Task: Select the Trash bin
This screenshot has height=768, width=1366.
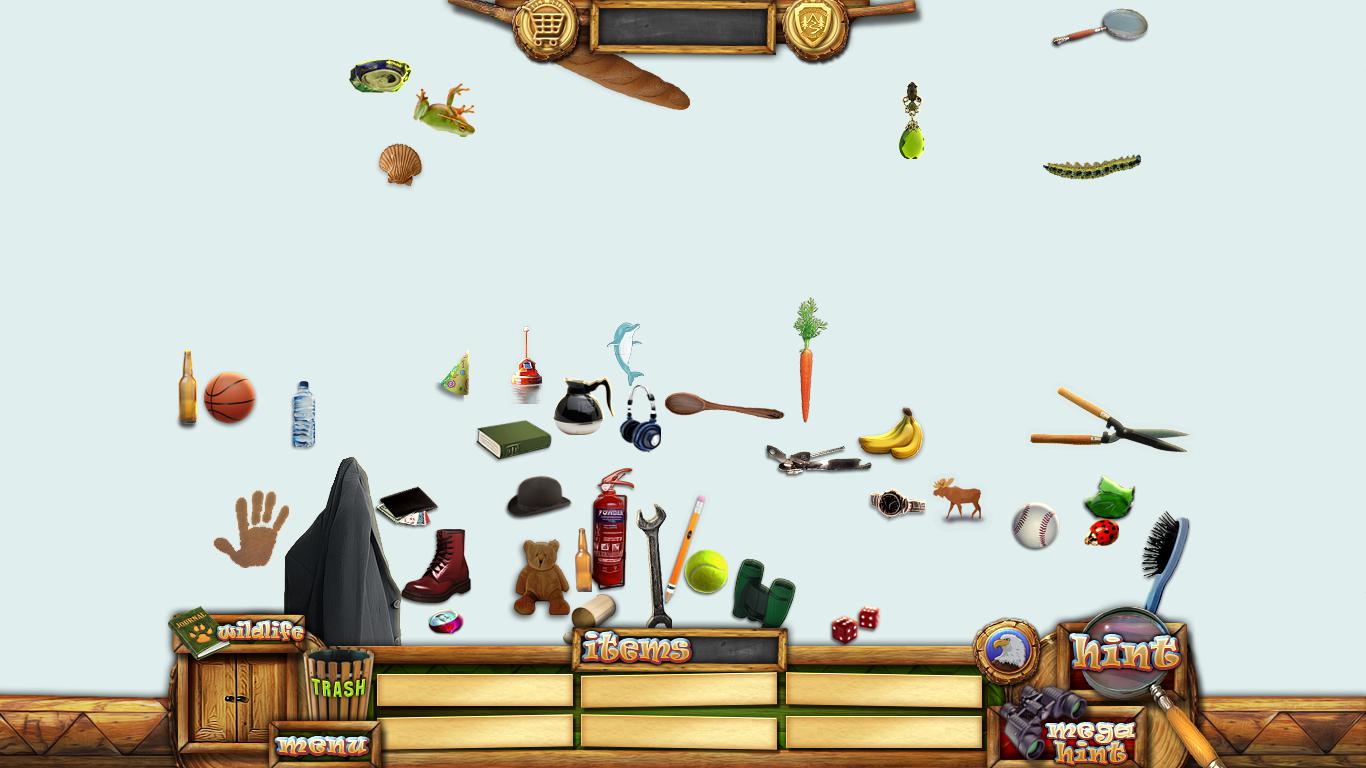Action: click(339, 684)
